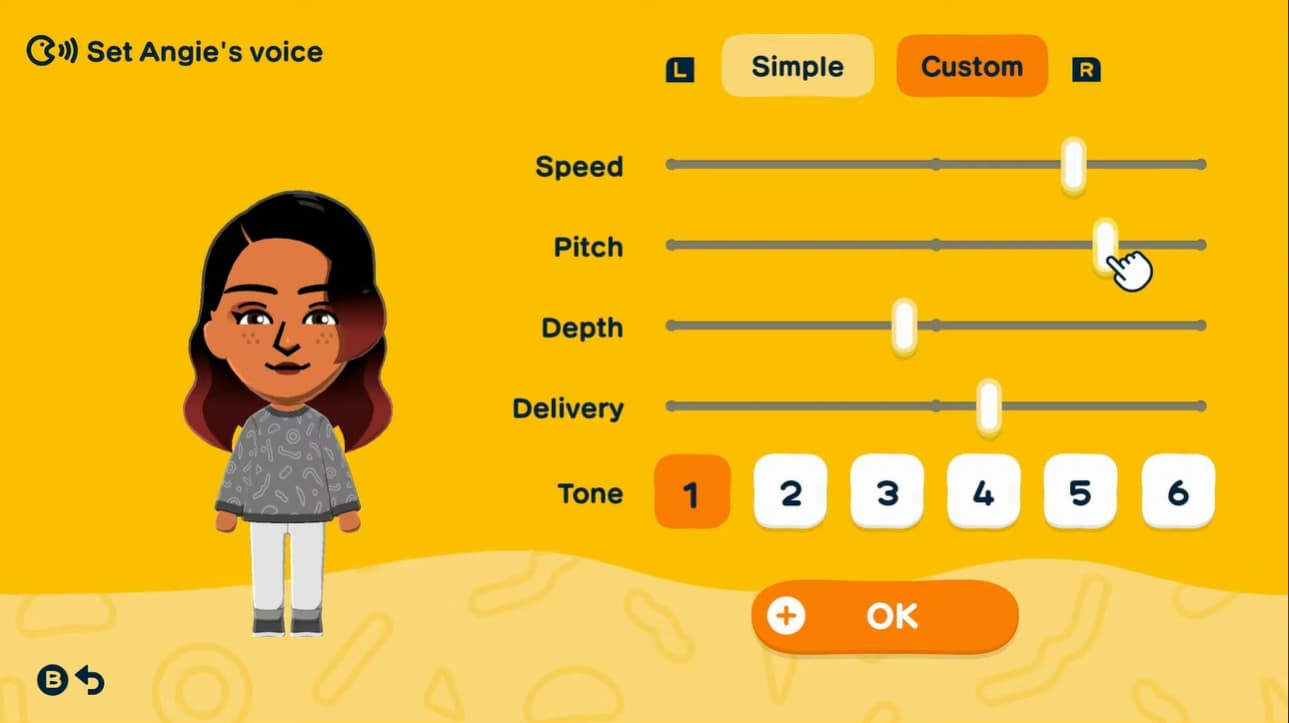Select Tone option 5
Screen dimensions: 1289x723
tap(1080, 492)
